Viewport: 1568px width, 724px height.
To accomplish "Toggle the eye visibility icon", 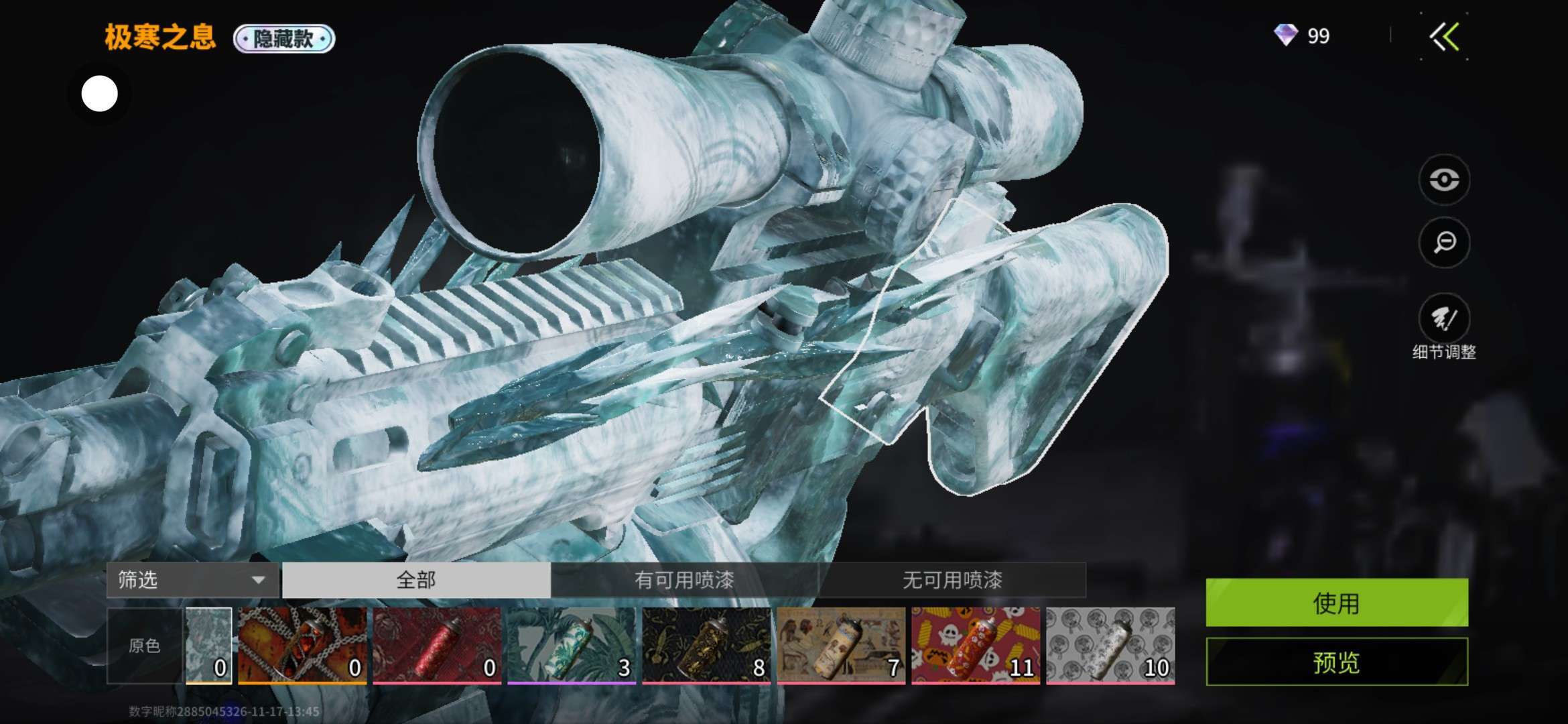I will [1444, 180].
